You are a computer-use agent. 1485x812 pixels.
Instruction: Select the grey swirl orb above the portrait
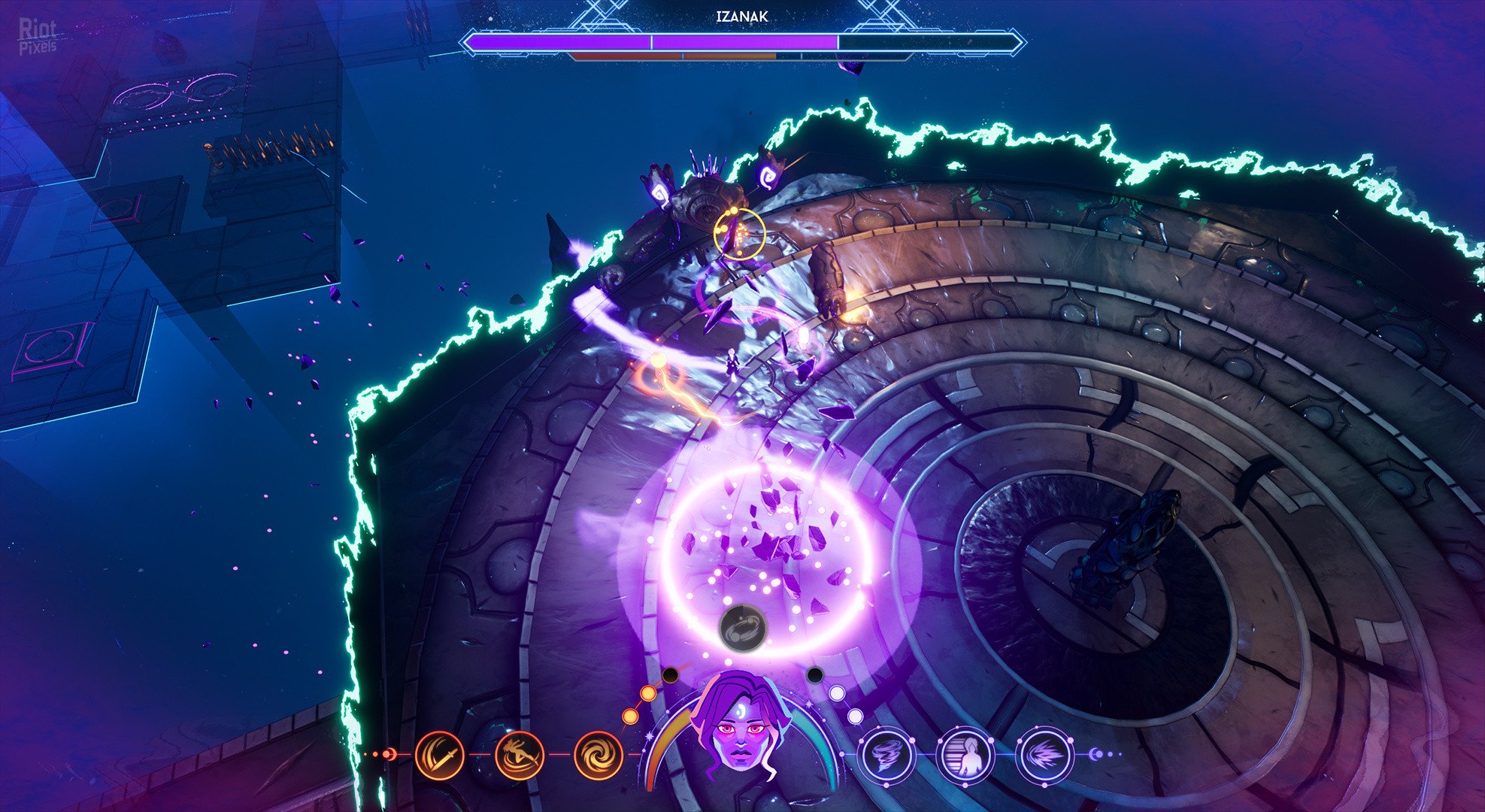pos(743,627)
